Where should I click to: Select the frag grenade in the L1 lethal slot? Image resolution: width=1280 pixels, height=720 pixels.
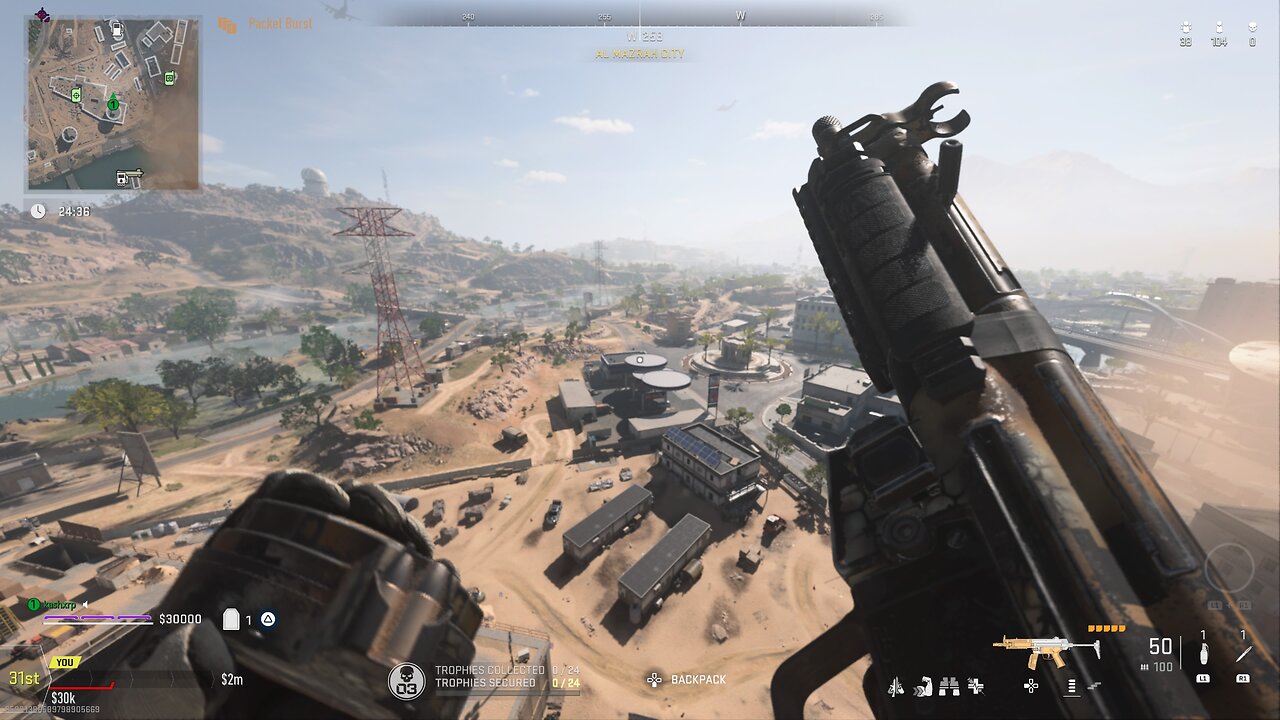pos(1203,652)
